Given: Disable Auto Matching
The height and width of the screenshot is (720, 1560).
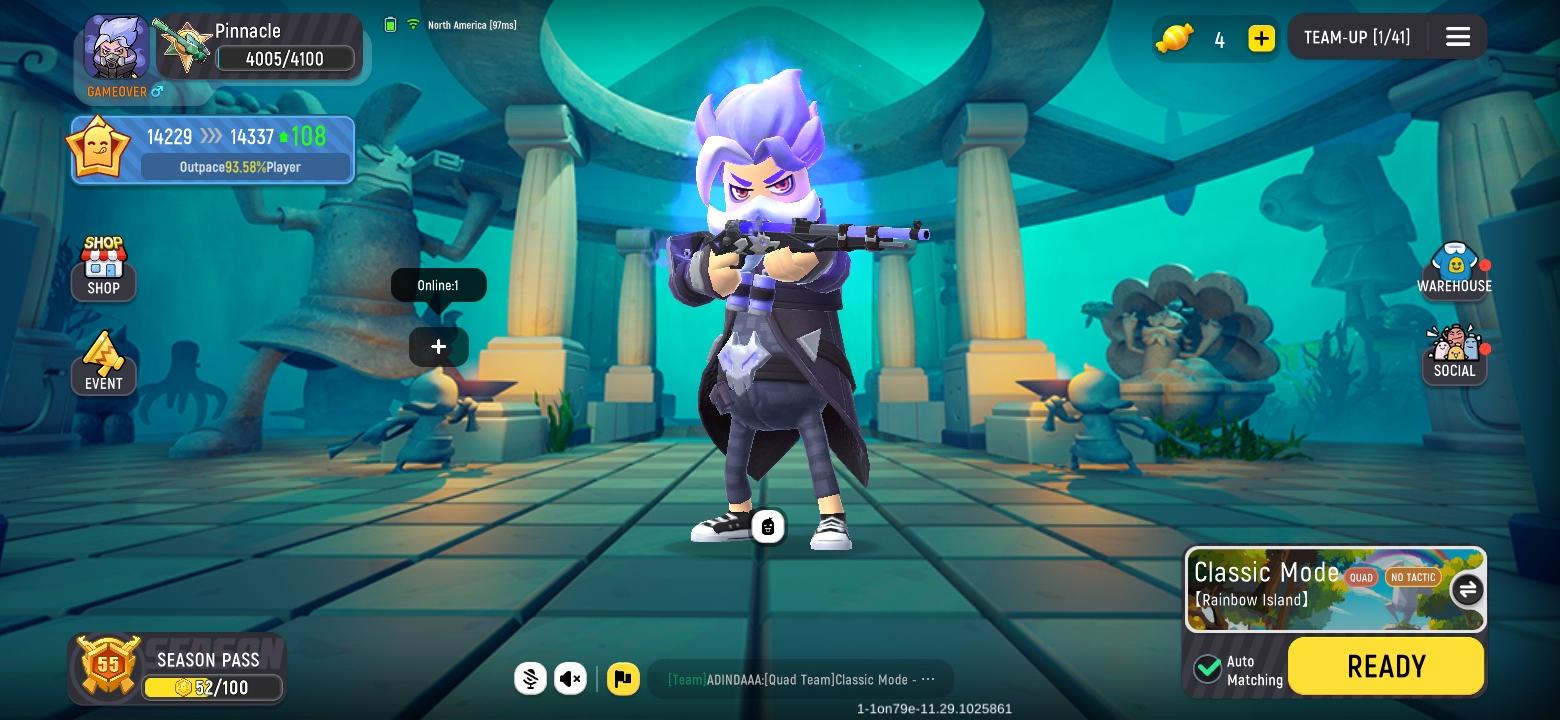Looking at the screenshot, I should (x=1207, y=669).
